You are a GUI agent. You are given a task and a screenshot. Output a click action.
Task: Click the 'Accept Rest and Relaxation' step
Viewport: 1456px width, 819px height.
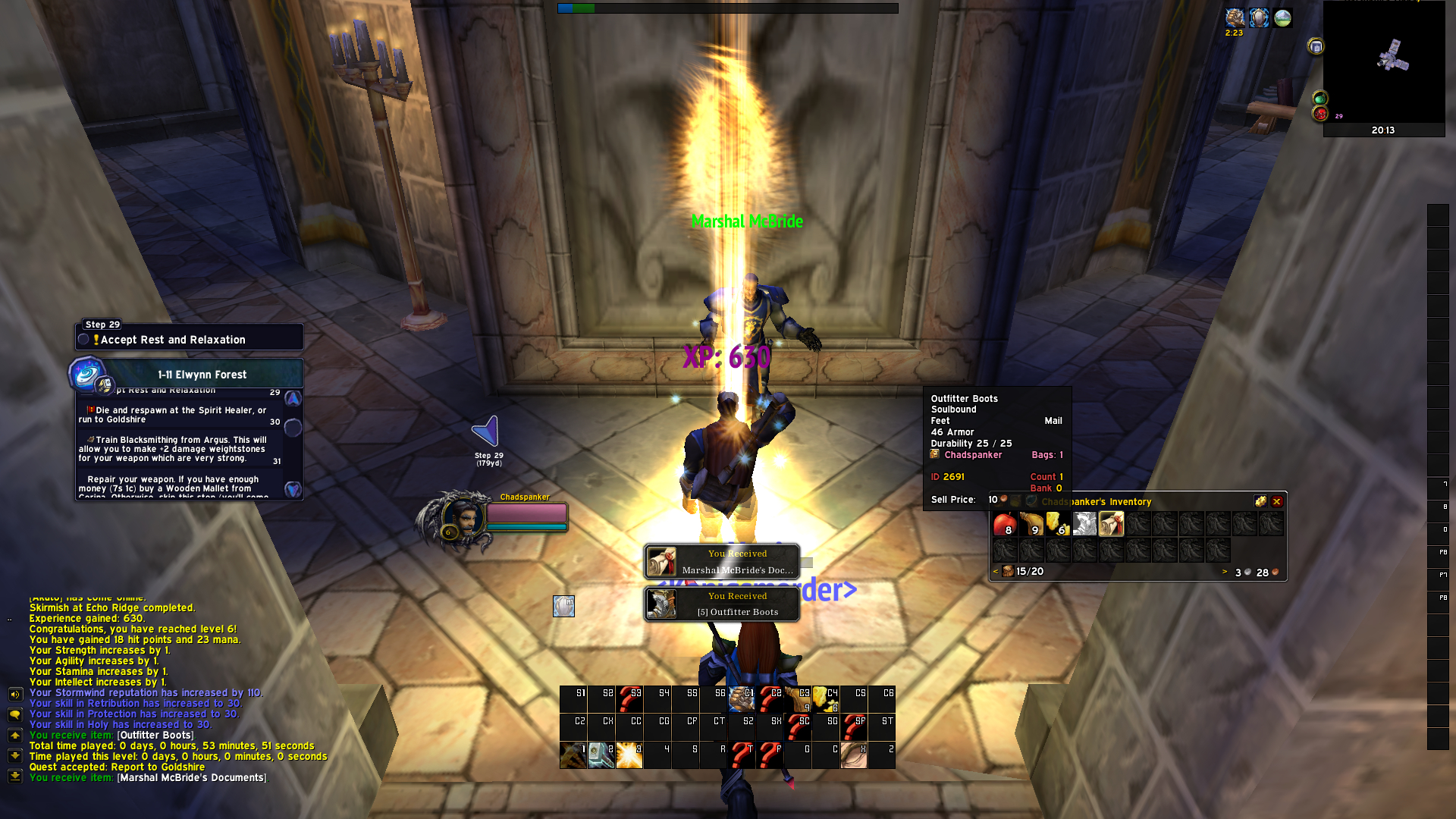click(x=190, y=340)
